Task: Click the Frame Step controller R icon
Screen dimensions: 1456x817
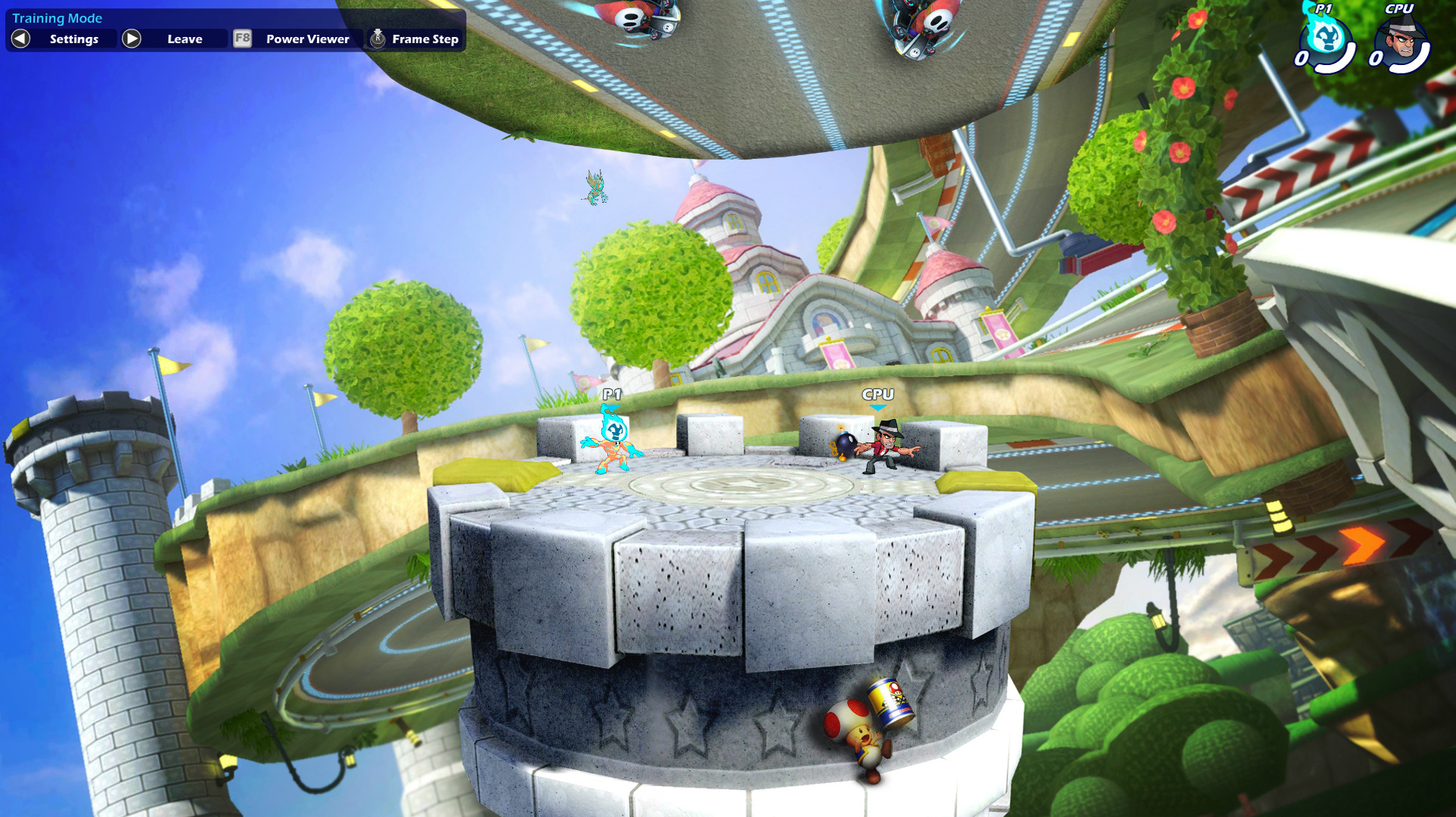Action: (376, 38)
